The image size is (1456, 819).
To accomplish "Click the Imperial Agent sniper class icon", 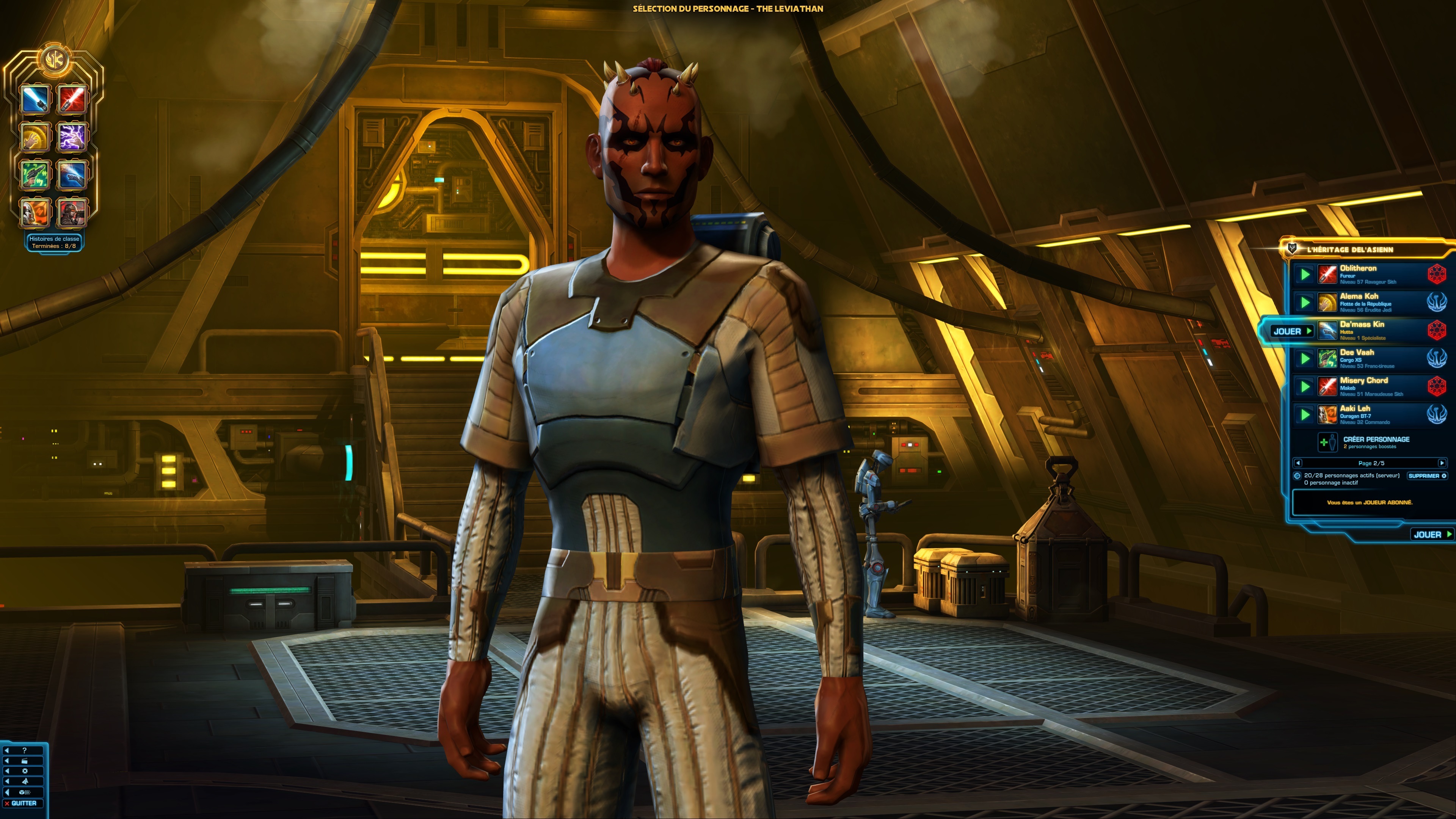I will [x=72, y=212].
